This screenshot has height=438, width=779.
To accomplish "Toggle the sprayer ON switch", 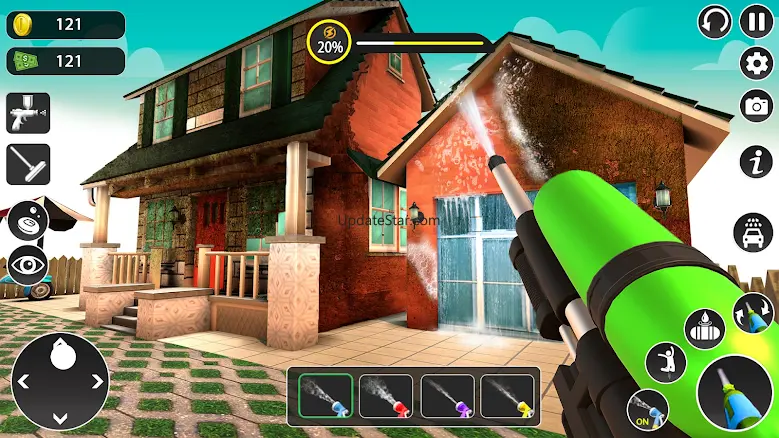I will click(646, 408).
